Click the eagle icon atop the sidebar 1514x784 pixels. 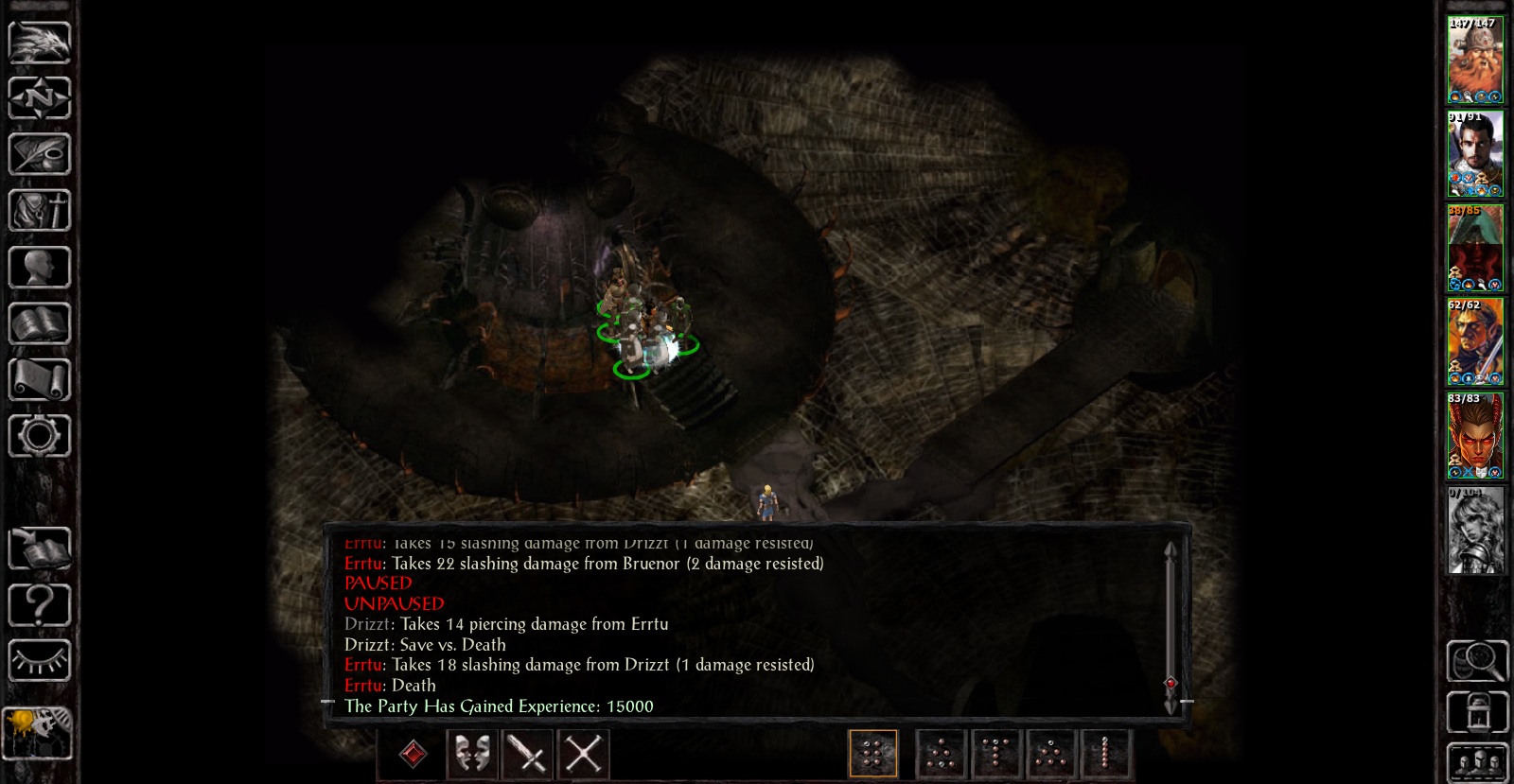coord(40,43)
